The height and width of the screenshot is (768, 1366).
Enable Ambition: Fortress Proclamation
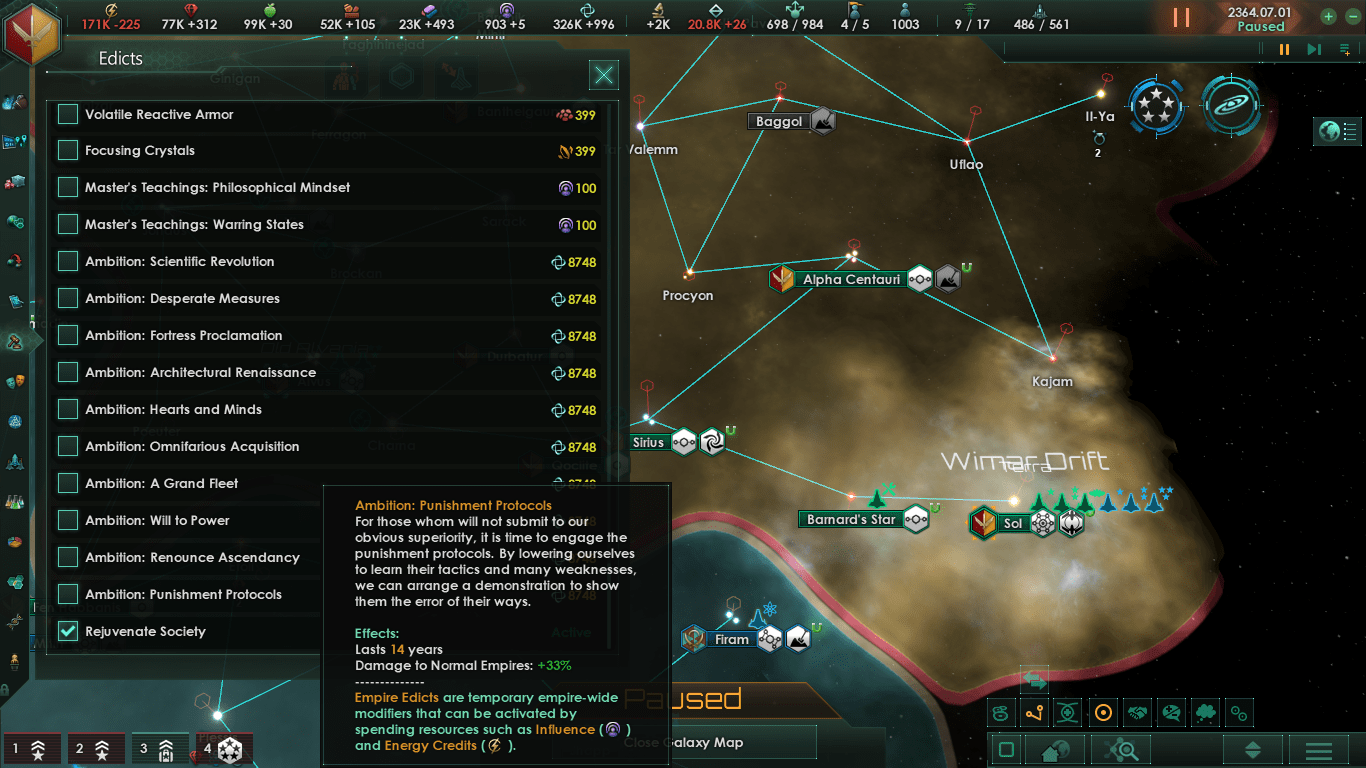click(x=68, y=336)
